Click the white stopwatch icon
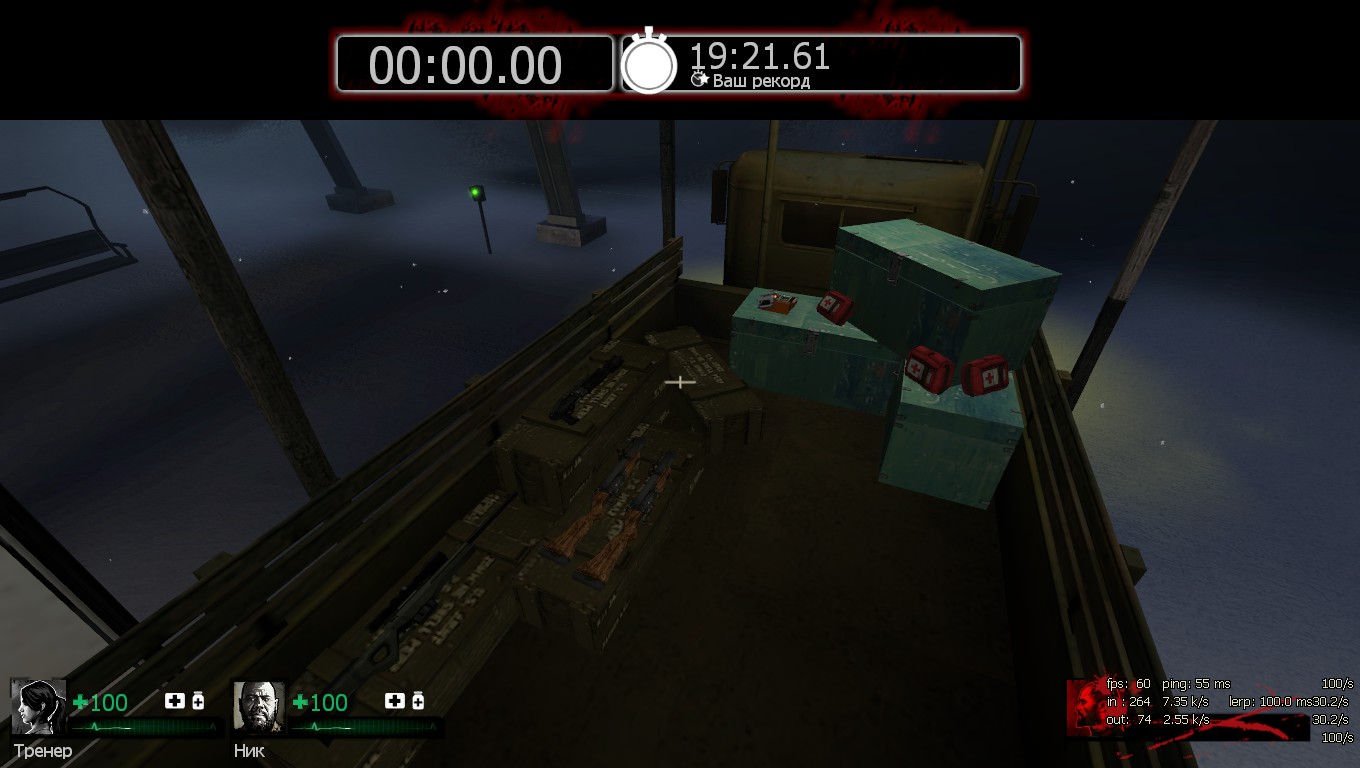The image size is (1360, 768). coord(649,63)
